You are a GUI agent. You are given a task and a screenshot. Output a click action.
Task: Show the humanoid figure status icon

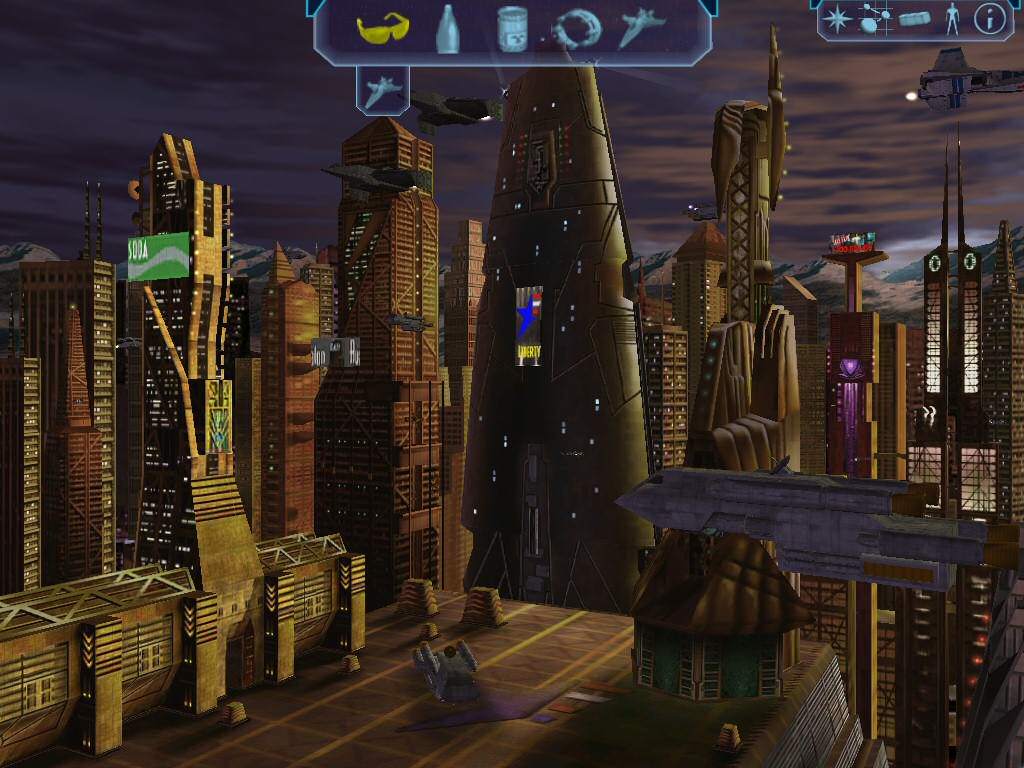(952, 19)
